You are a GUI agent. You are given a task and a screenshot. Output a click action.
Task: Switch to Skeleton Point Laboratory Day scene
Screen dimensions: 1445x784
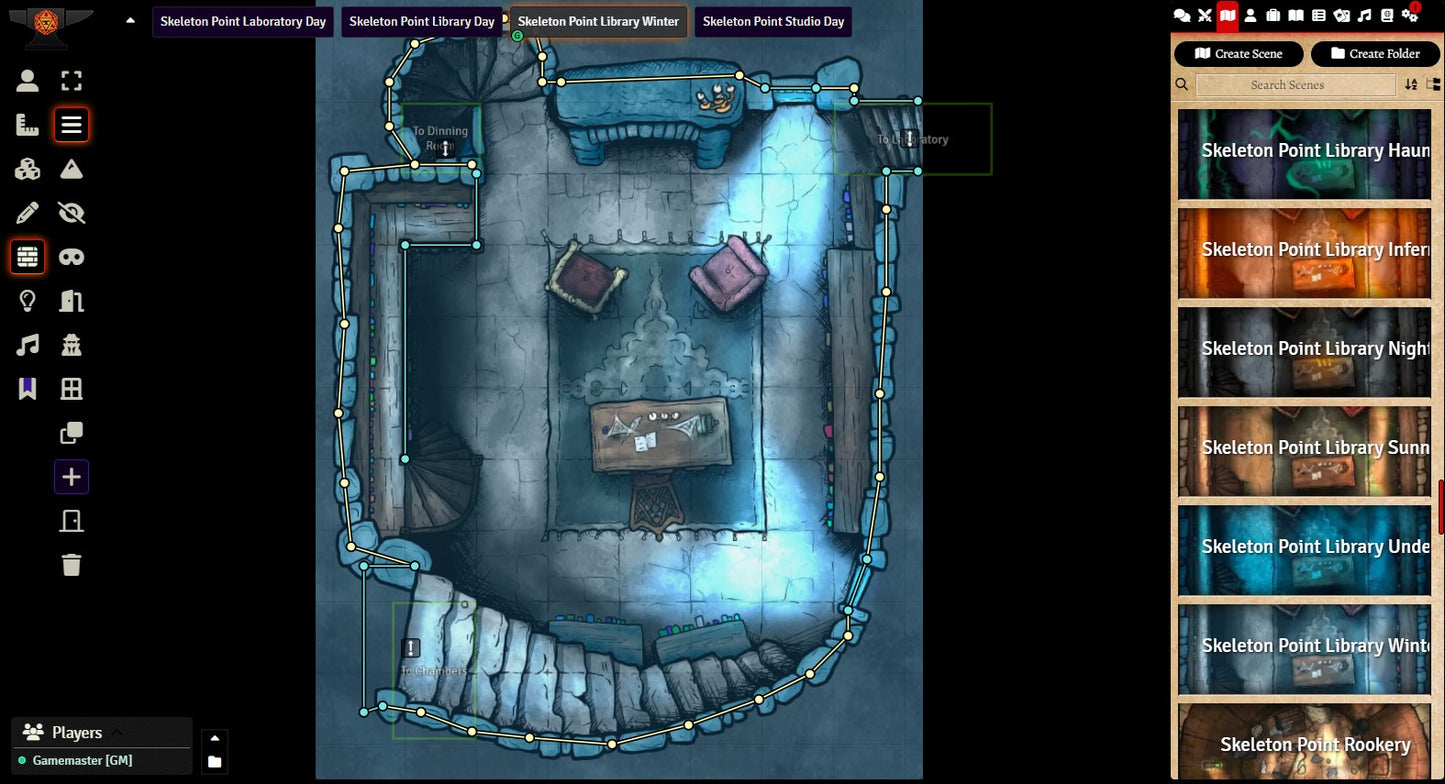point(243,21)
